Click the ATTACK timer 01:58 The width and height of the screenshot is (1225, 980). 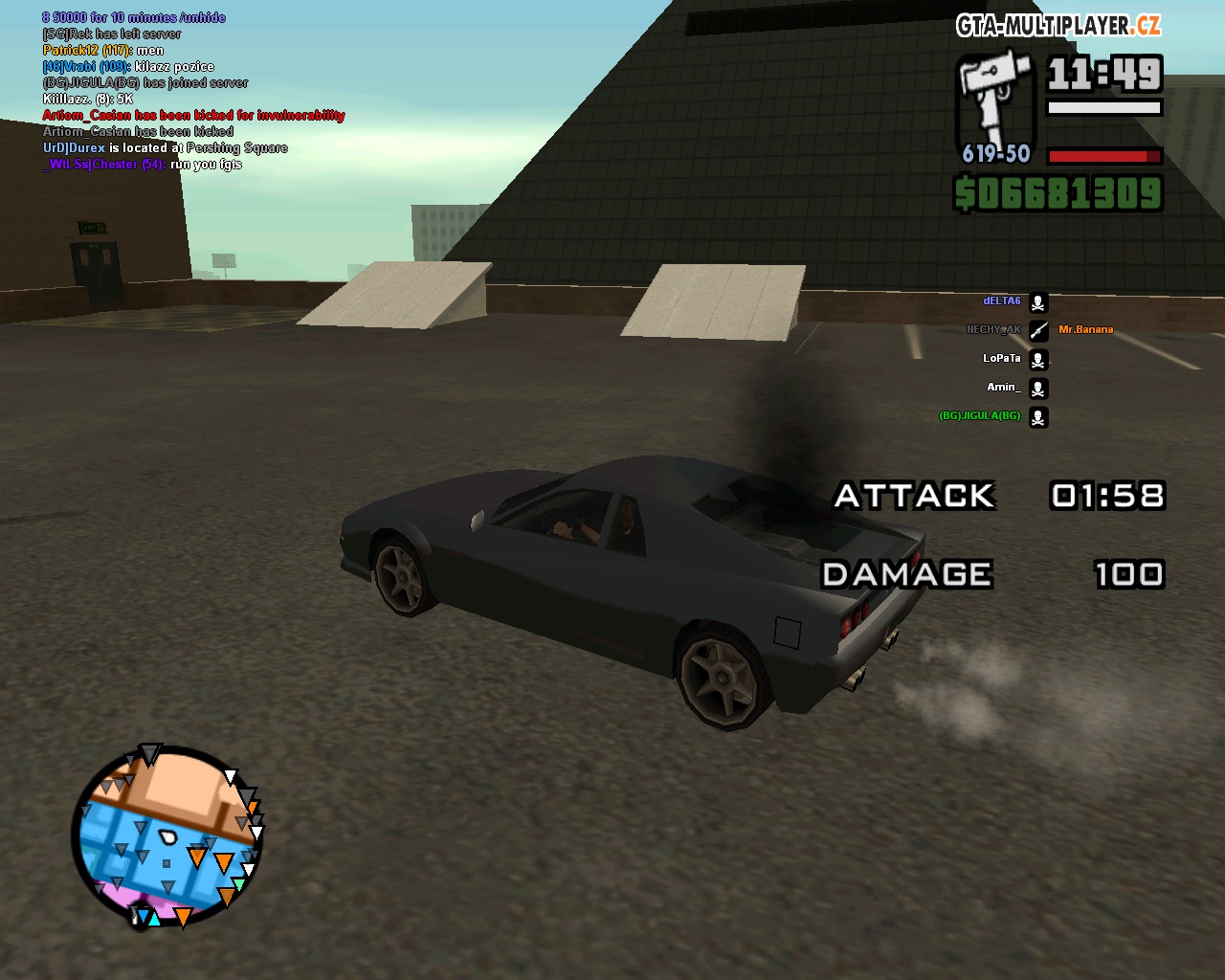(1107, 496)
